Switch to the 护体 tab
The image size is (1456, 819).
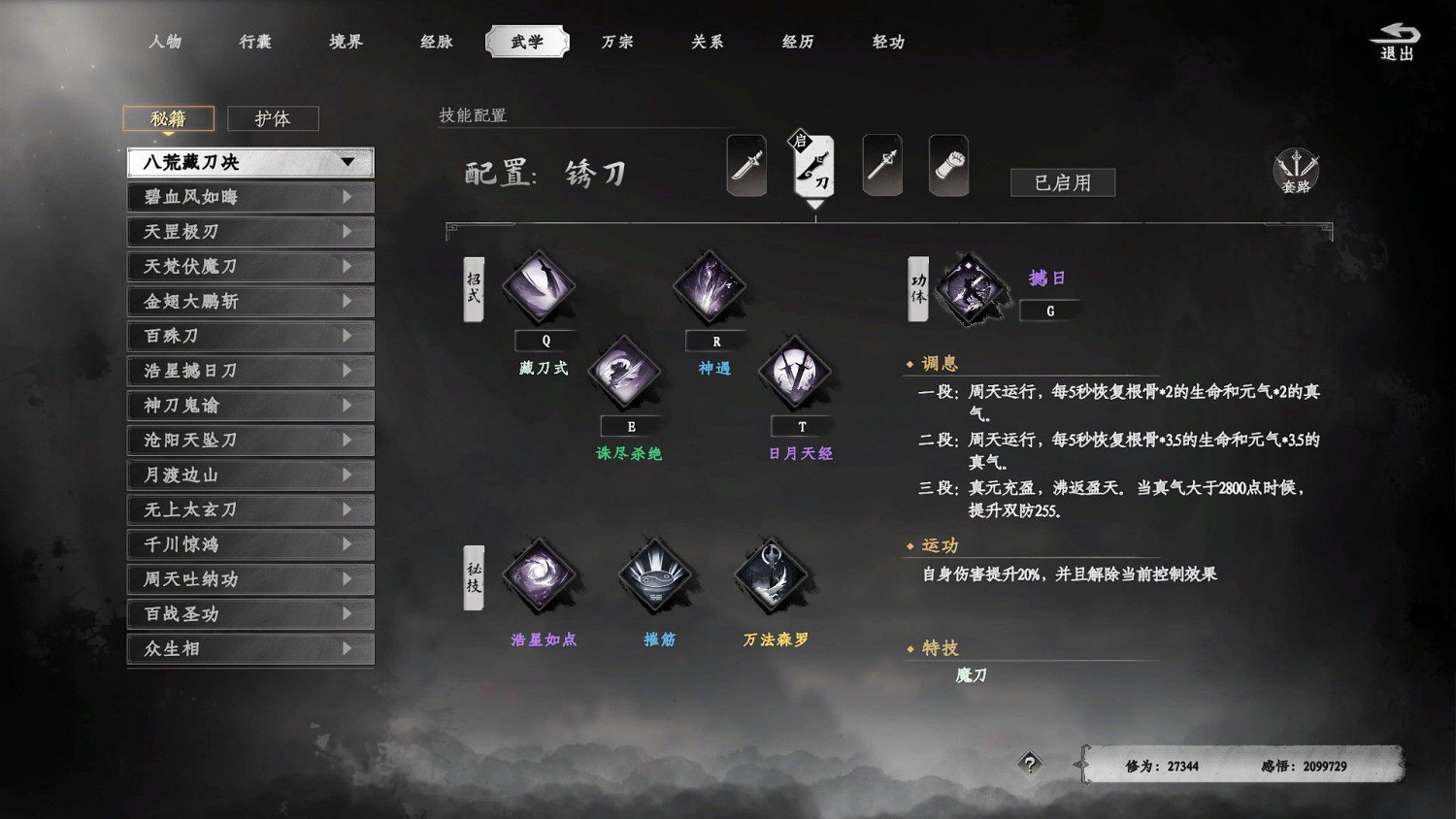pos(273,117)
